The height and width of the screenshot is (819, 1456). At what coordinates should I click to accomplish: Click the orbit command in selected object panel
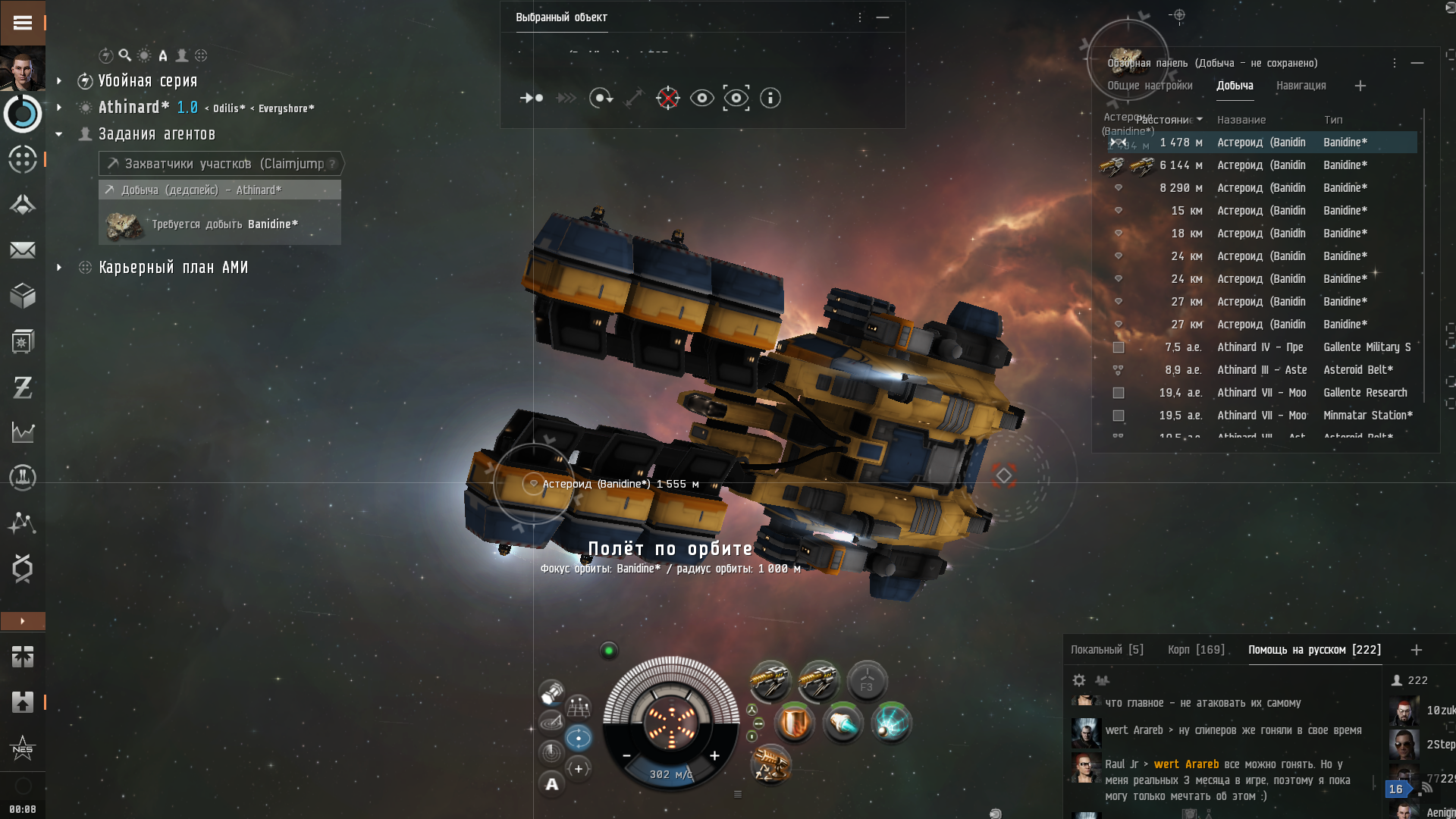pos(601,98)
